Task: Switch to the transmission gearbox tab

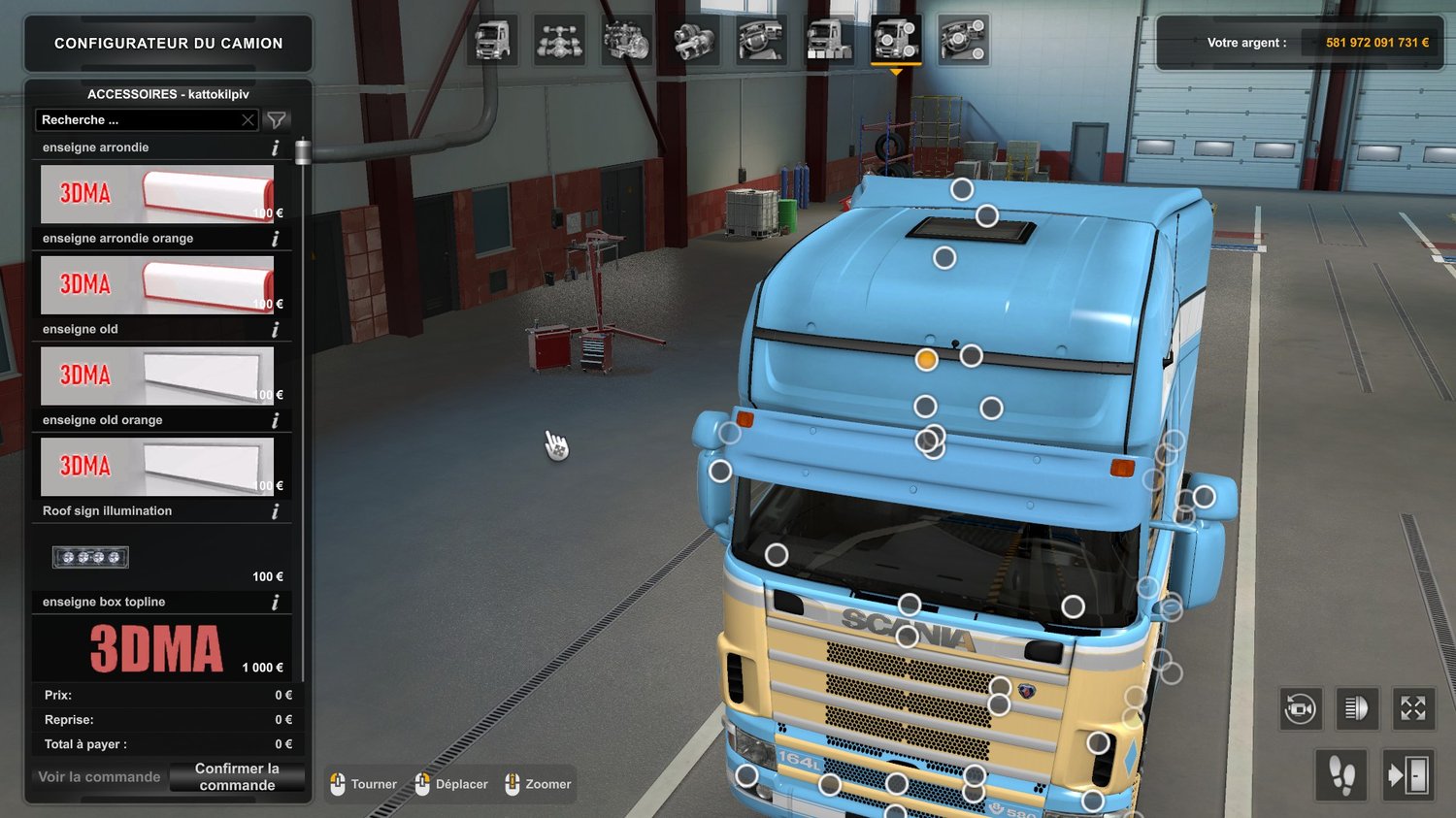Action: coord(694,41)
